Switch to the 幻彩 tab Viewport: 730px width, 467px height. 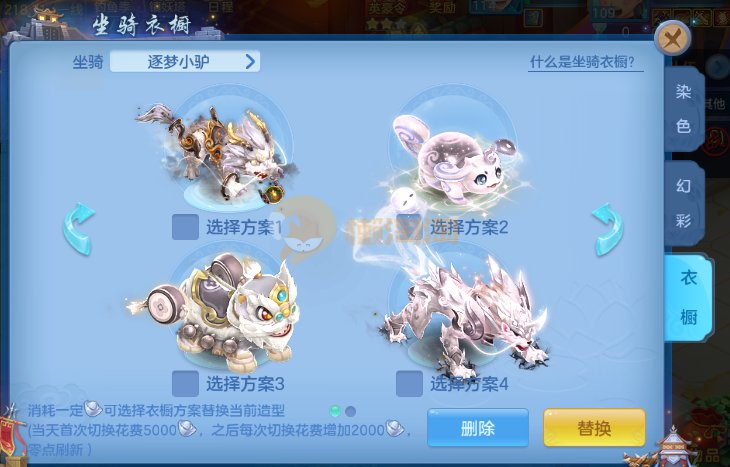point(684,202)
